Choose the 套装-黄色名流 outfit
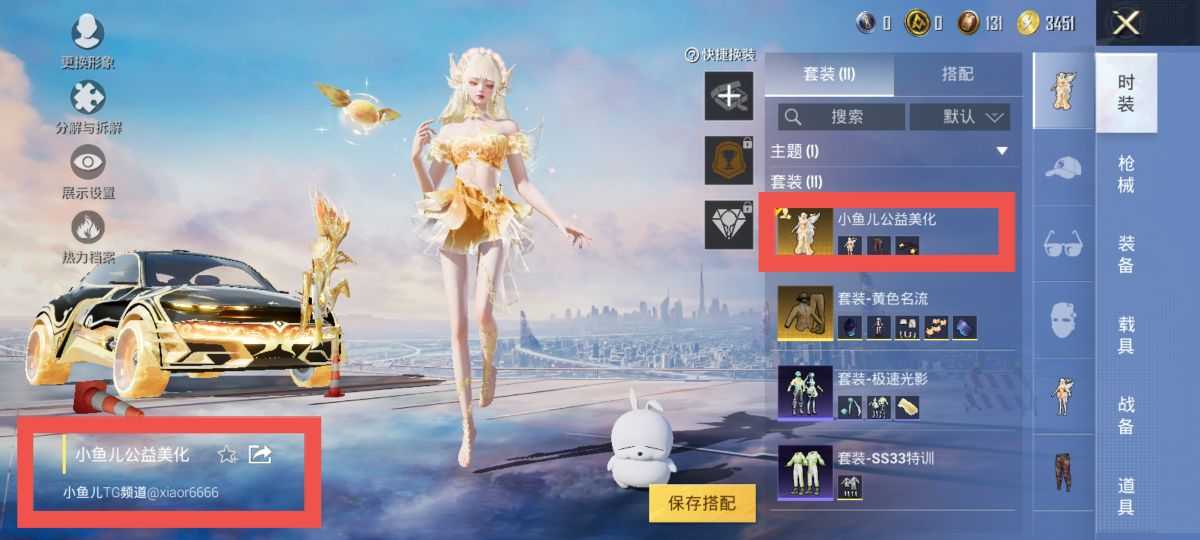 click(x=887, y=313)
